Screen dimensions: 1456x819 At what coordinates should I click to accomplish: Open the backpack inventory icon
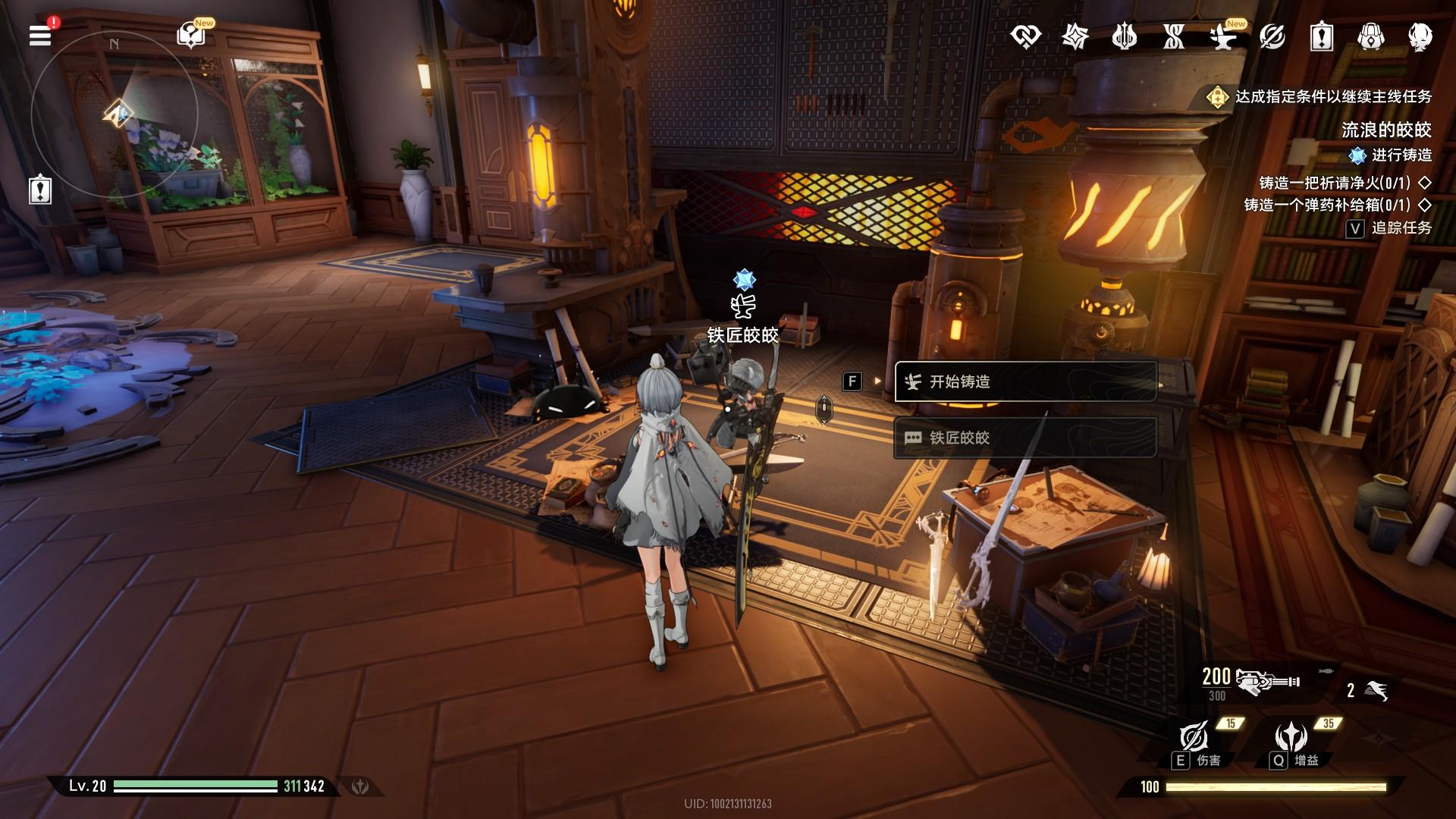(x=1370, y=36)
